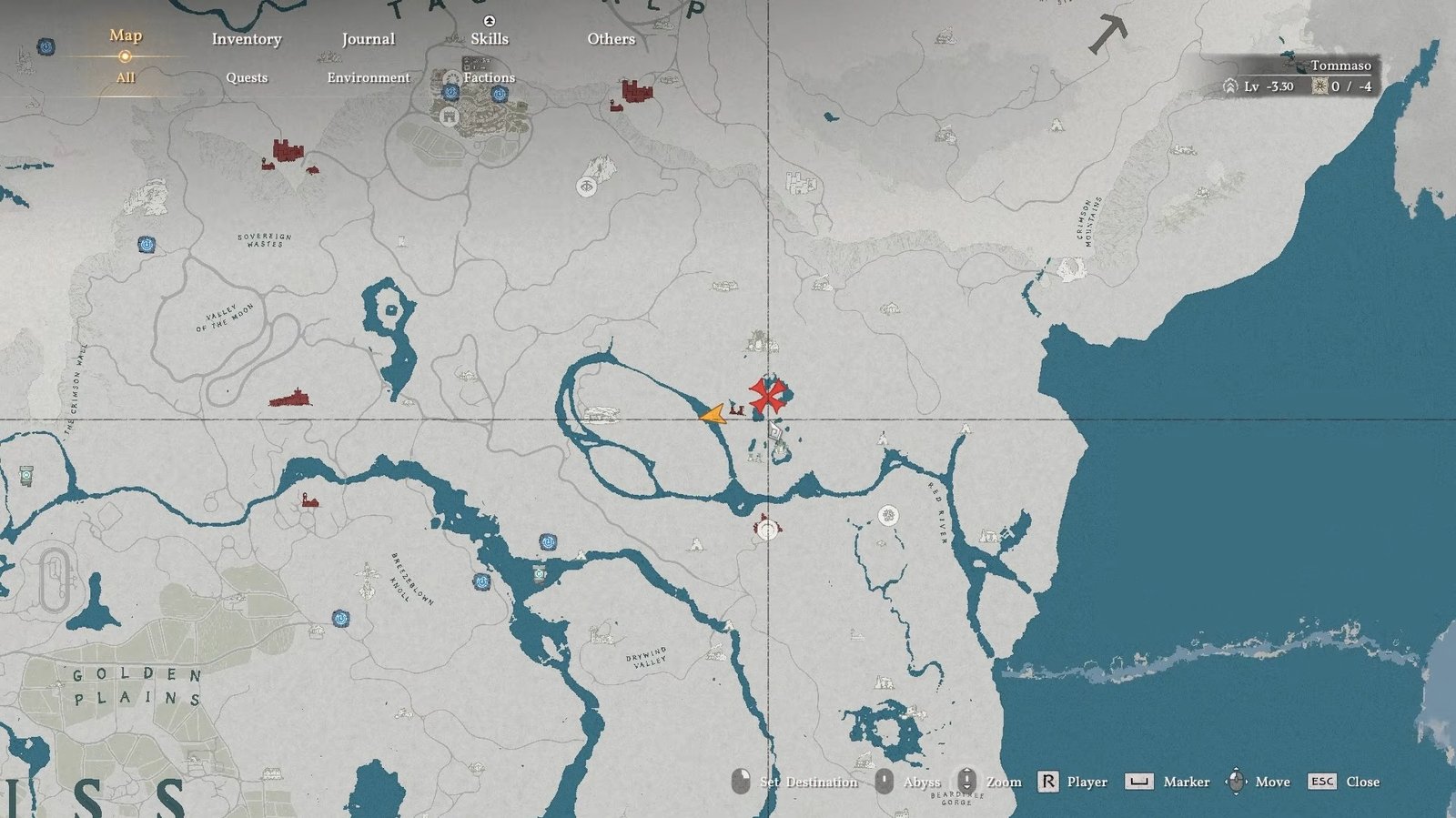Select the white castle gate map icon

[449, 116]
